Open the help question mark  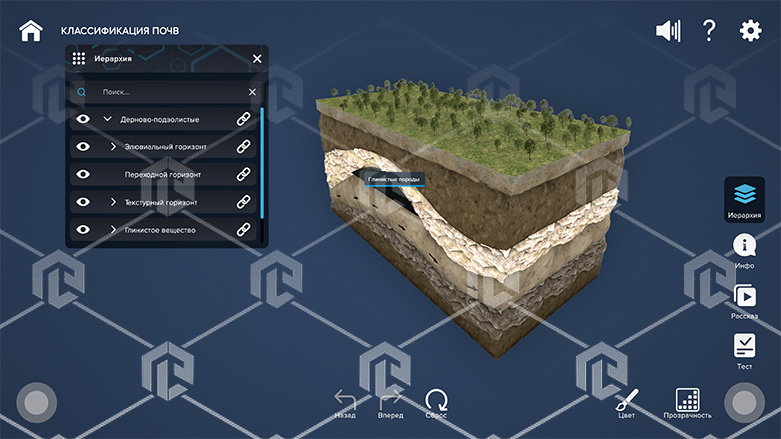click(709, 30)
